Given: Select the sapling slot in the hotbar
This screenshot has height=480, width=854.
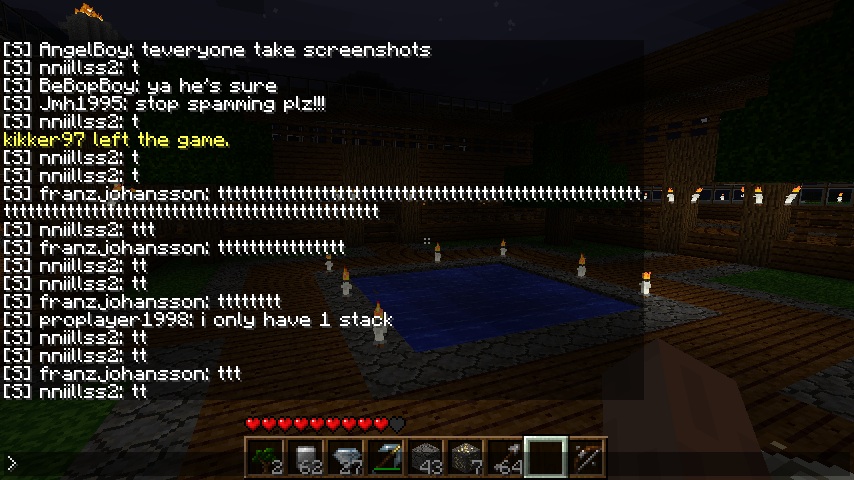Looking at the screenshot, I should 265,457.
